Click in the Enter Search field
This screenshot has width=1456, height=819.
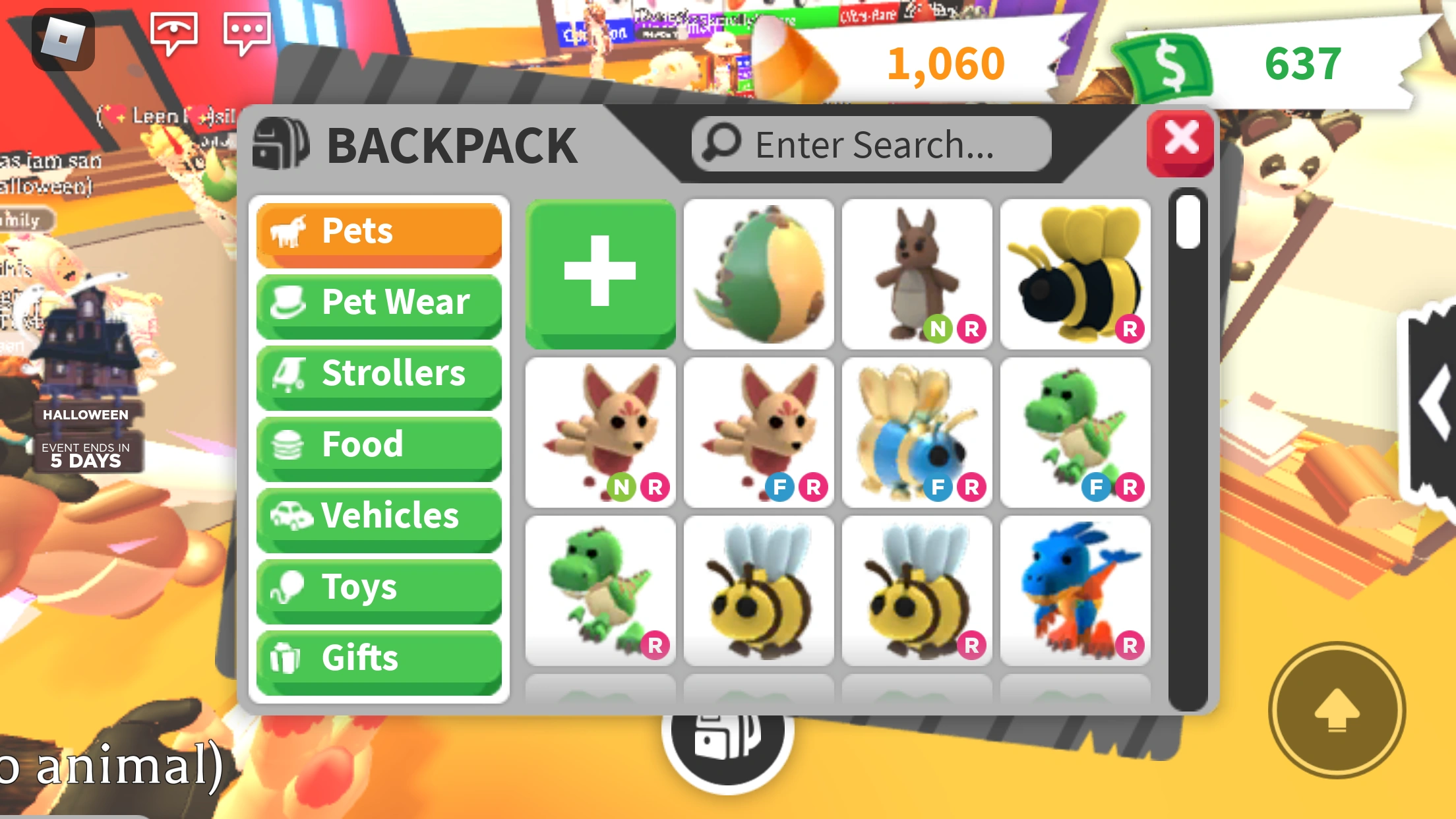pos(870,143)
